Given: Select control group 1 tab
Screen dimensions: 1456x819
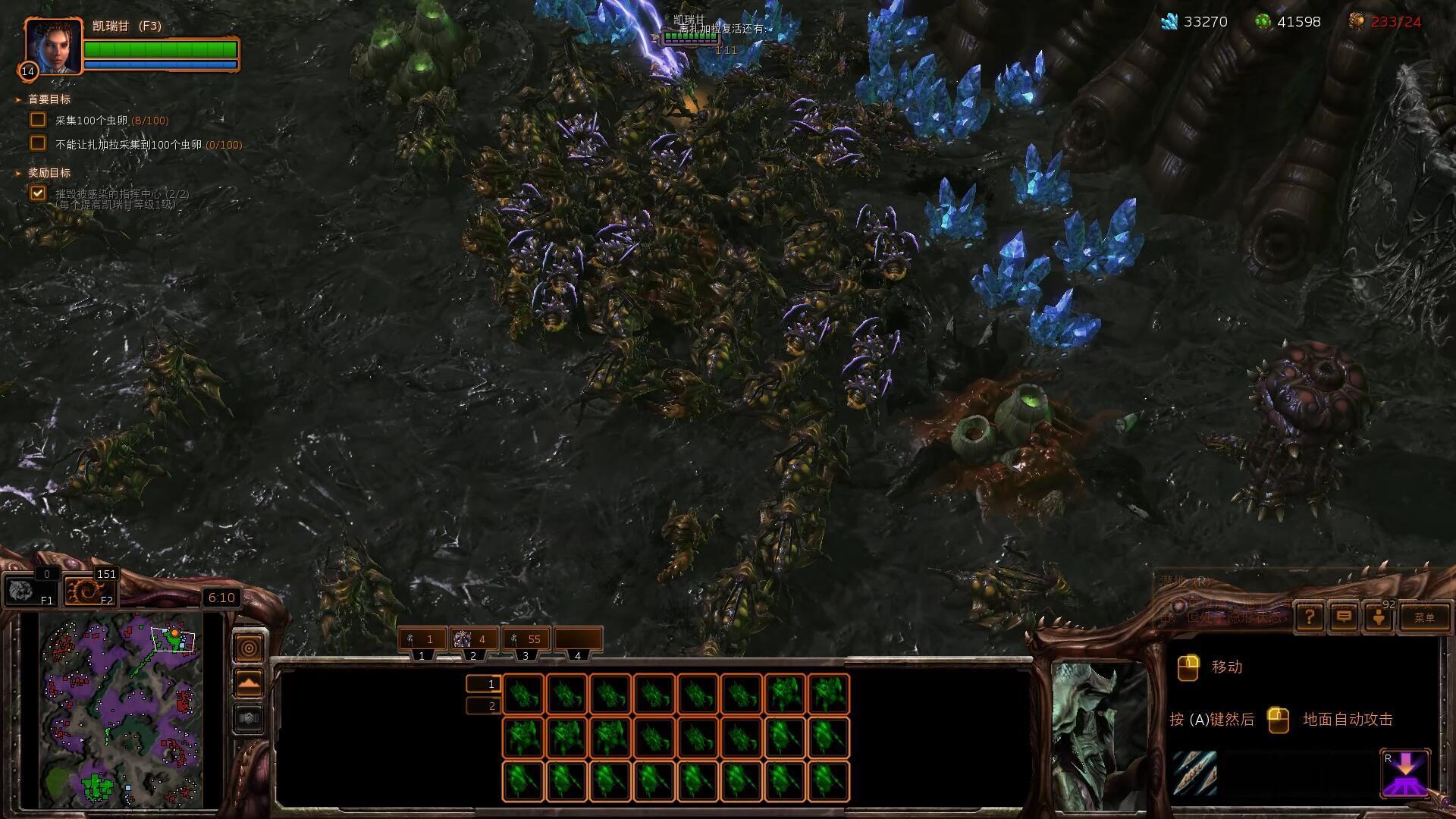Looking at the screenshot, I should (422, 640).
